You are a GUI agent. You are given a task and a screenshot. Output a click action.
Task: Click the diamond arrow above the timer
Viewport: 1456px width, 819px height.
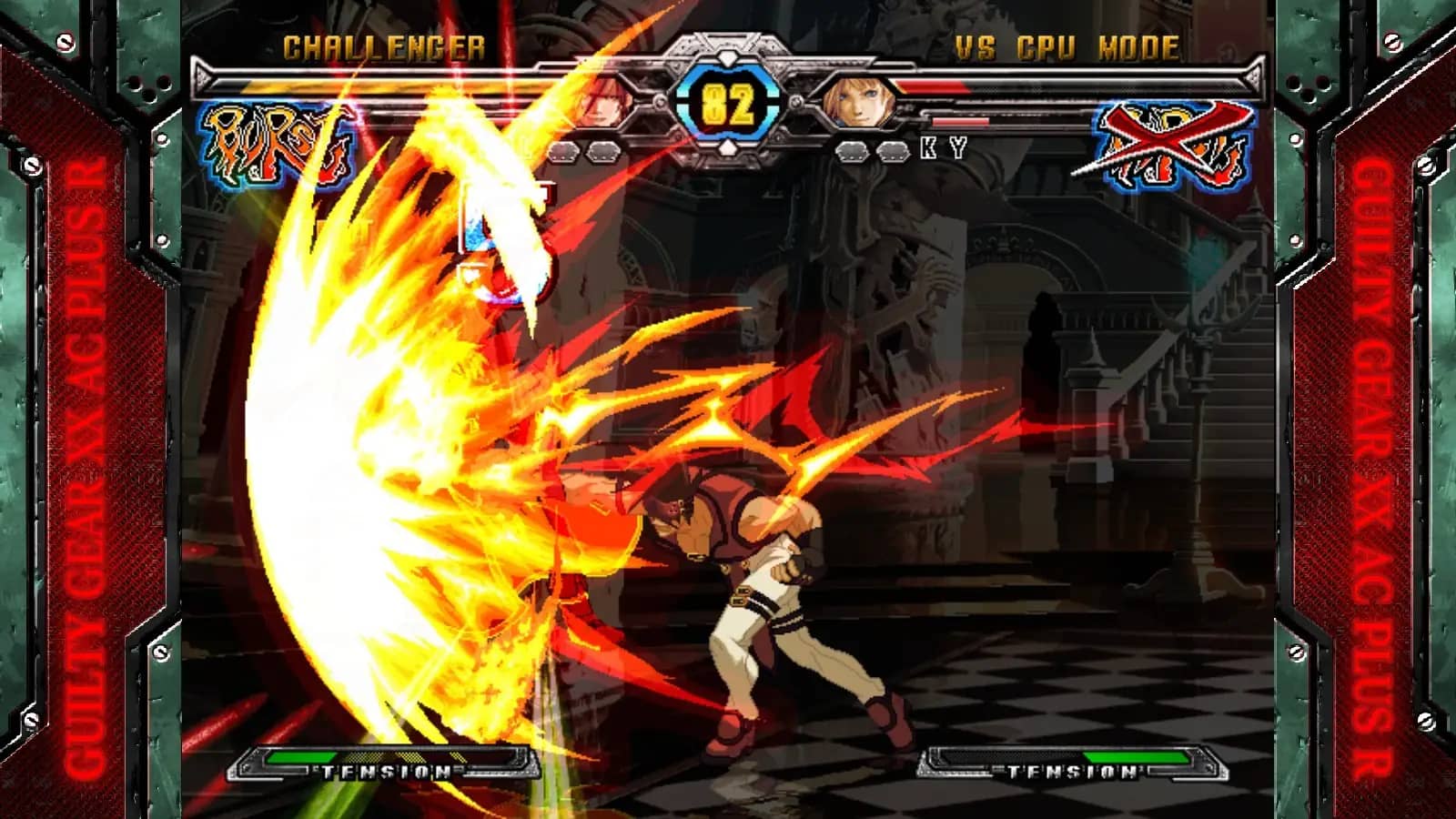[728, 56]
